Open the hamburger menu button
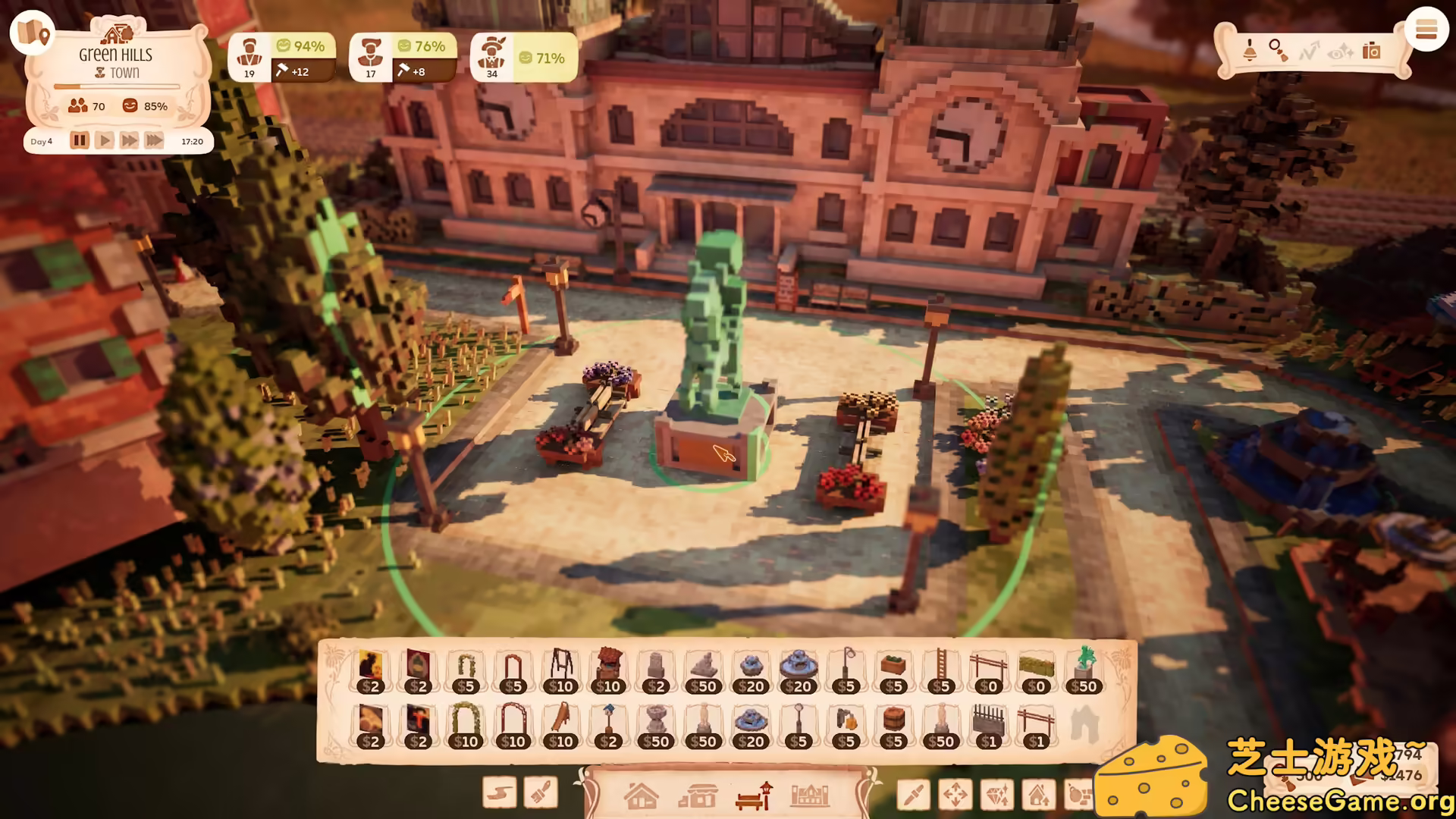1456x819 pixels. 1427,30
